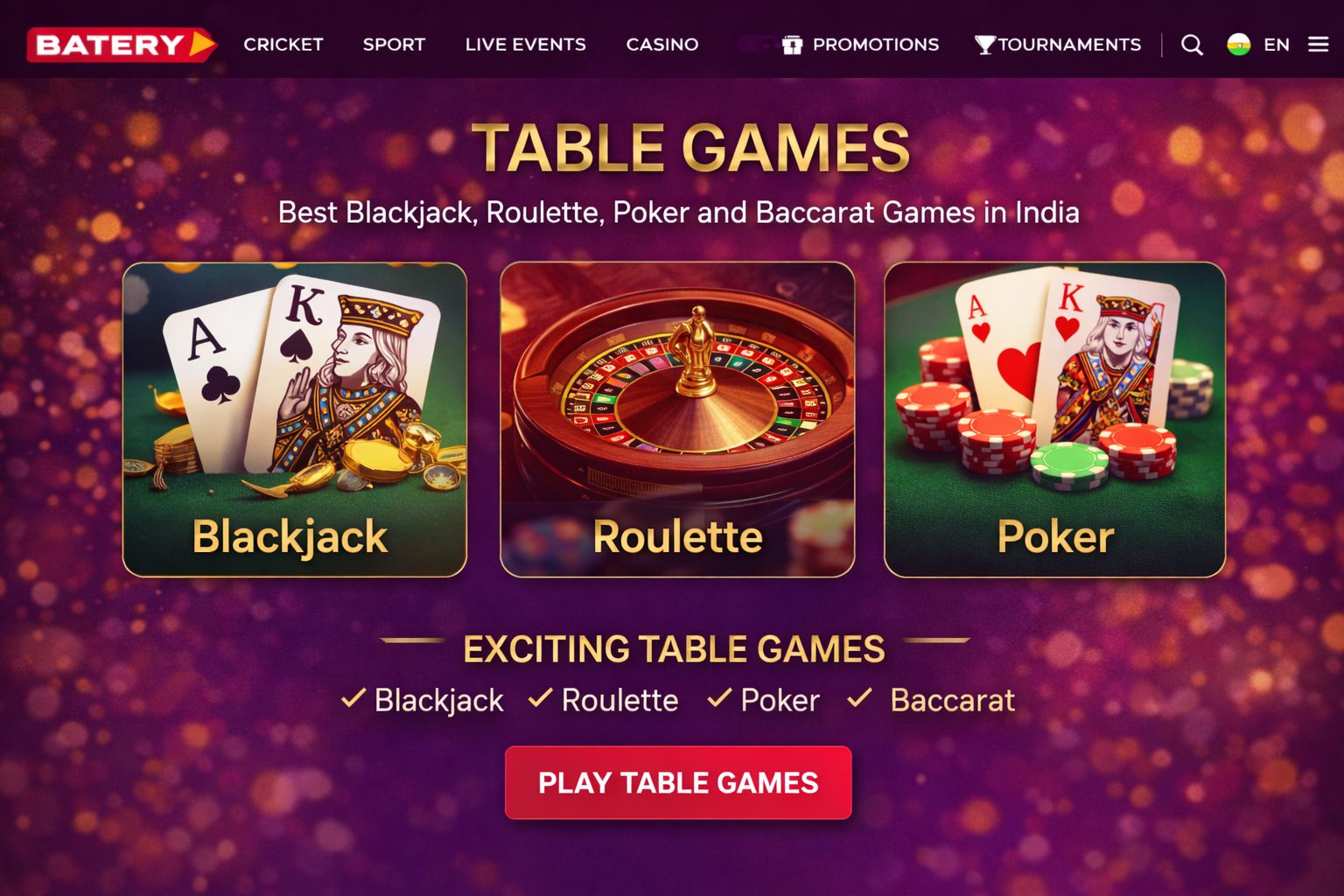Image resolution: width=1344 pixels, height=896 pixels.
Task: Select the Indian flag language icon
Action: (1237, 45)
